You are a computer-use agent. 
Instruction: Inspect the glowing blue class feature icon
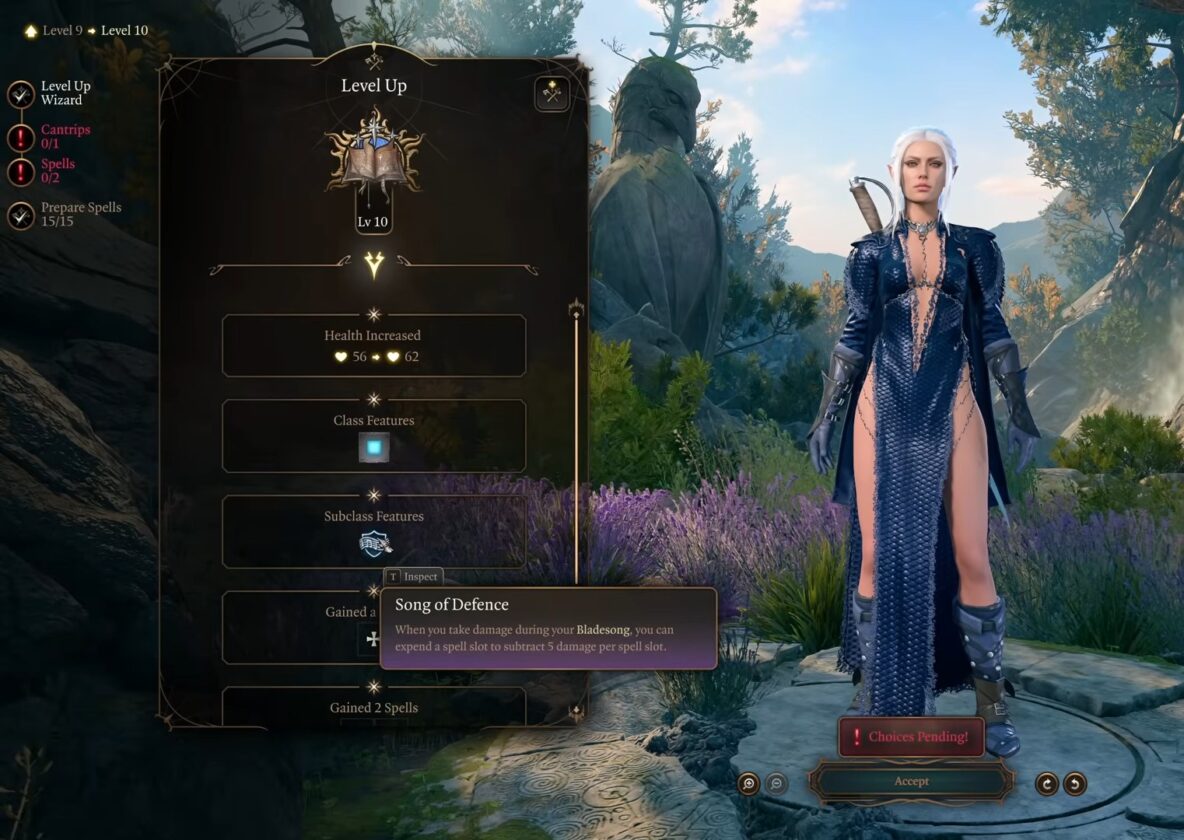click(x=374, y=447)
